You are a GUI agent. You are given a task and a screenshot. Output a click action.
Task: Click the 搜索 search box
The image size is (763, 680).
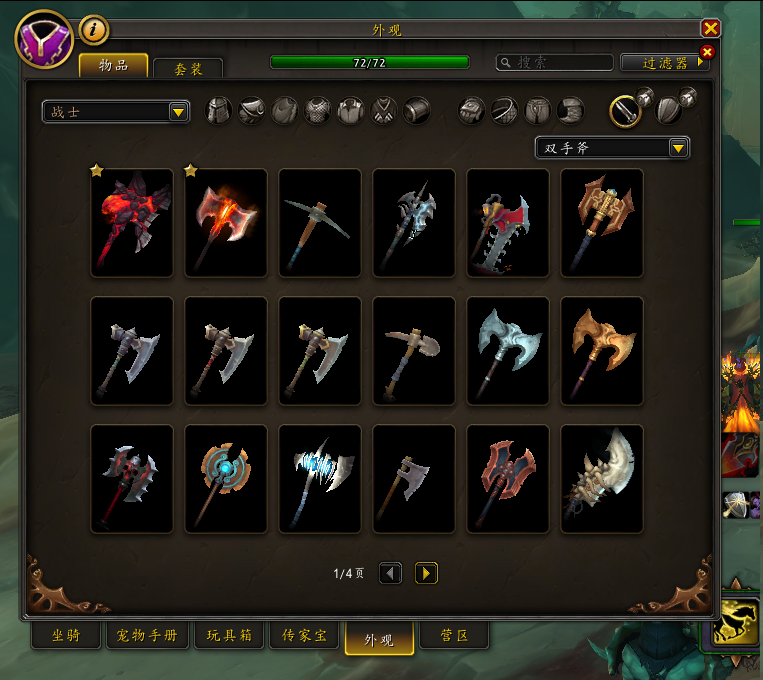556,62
